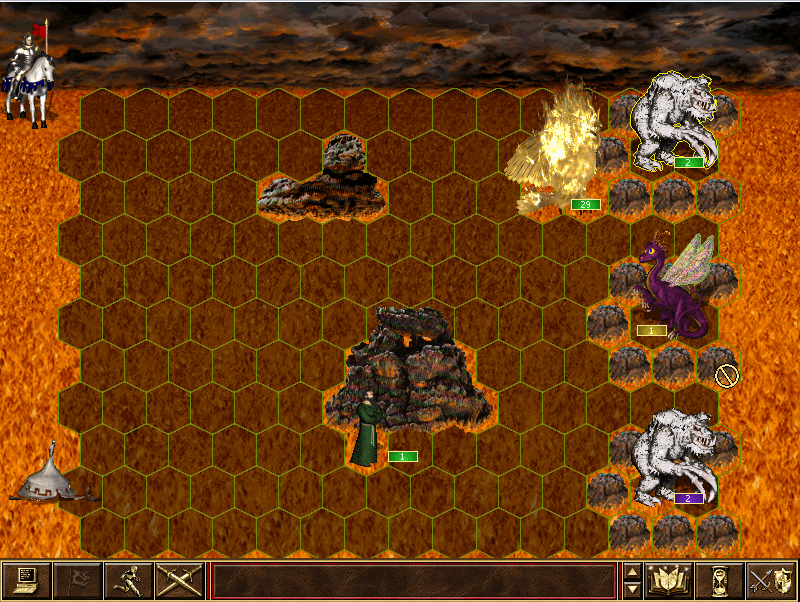Image resolution: width=800 pixels, height=602 pixels.
Task: Open the spellbook to cast a spell
Action: point(670,580)
